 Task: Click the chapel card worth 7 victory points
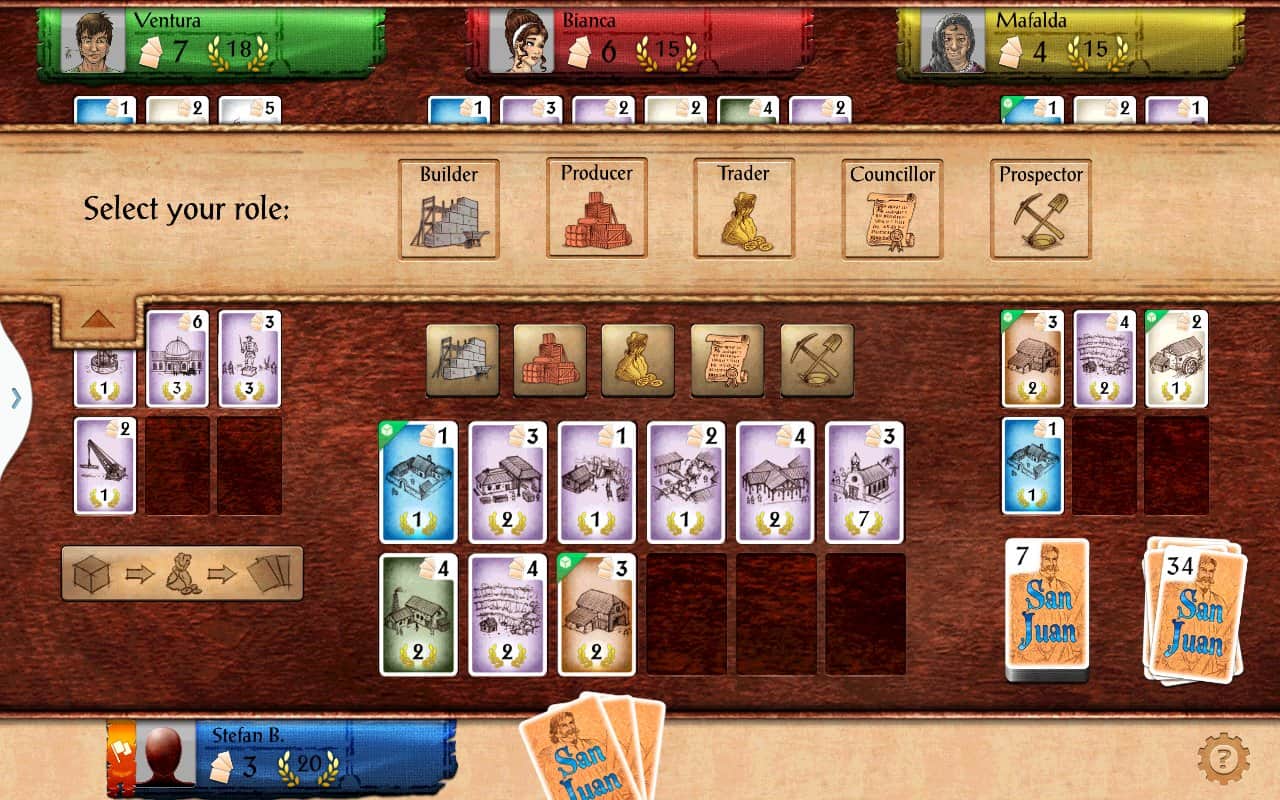(864, 480)
